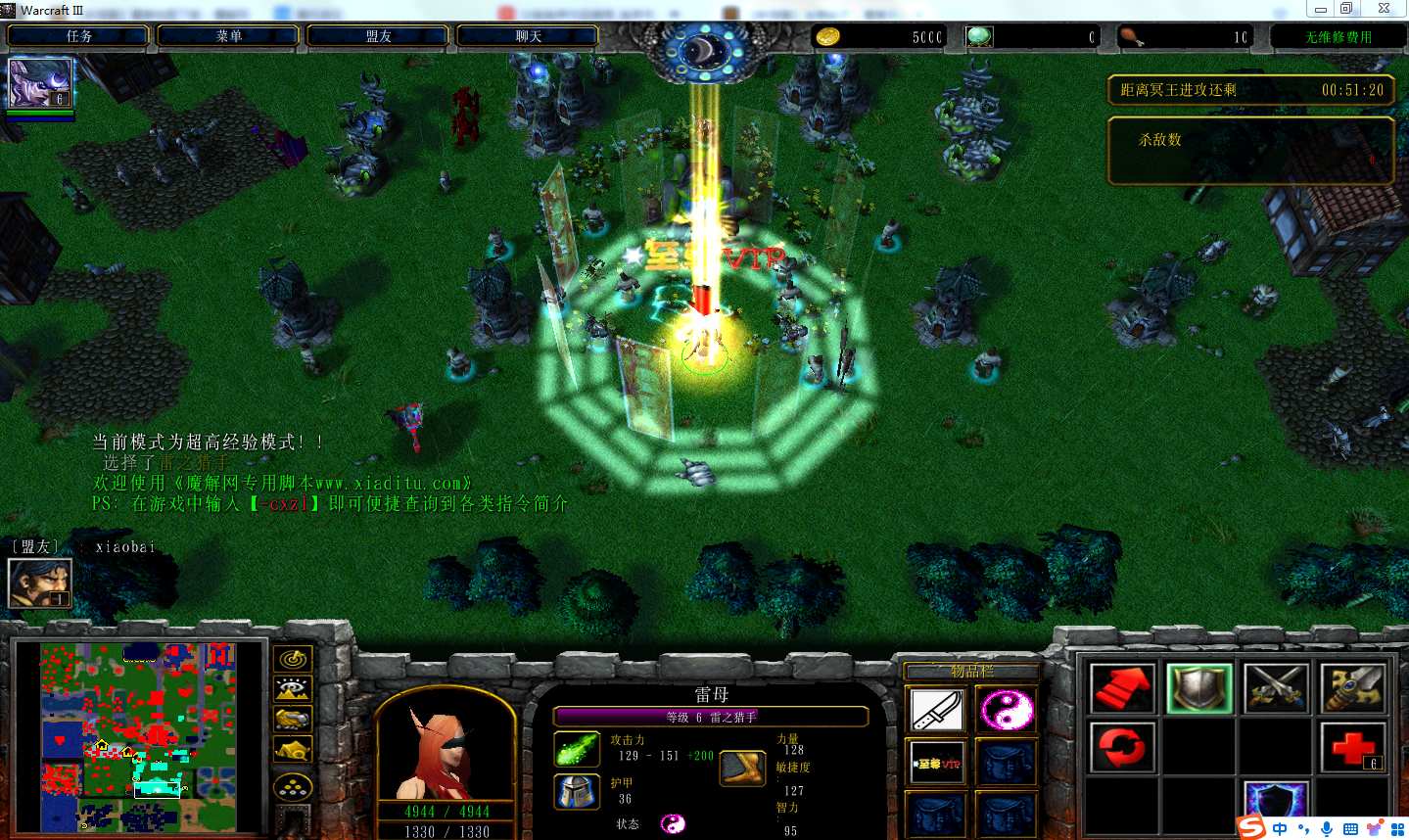Open the 菜单 main menu
Viewport: 1409px width, 840px height.
point(228,36)
